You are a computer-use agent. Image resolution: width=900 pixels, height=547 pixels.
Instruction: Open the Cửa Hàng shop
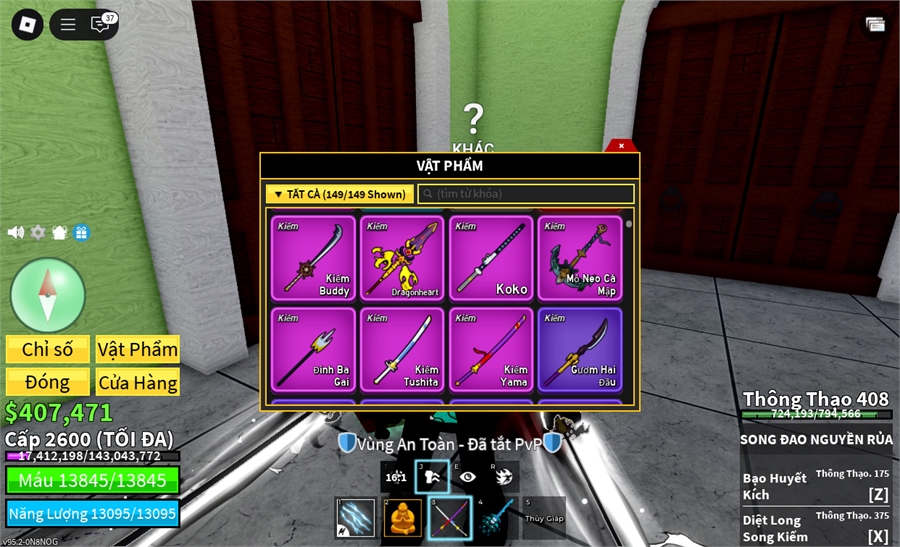click(138, 382)
